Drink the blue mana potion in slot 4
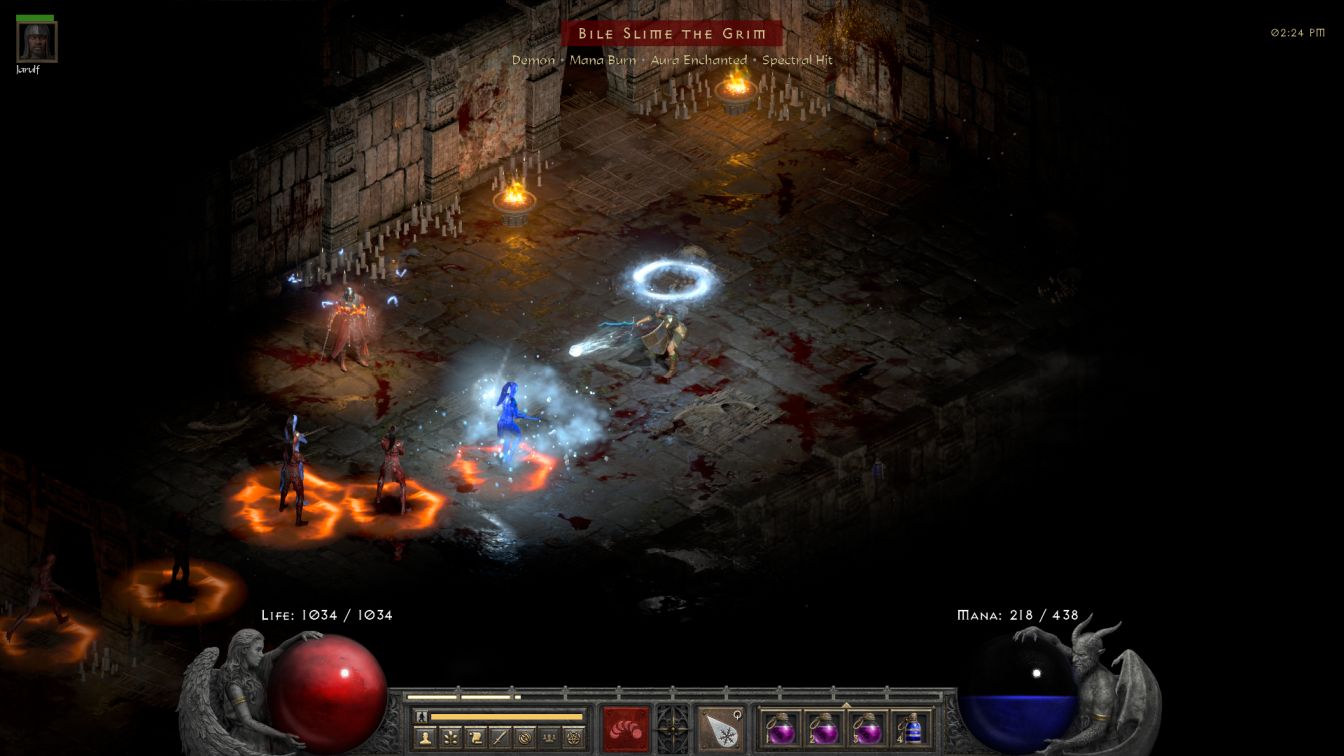The height and width of the screenshot is (756, 1344). (911, 728)
